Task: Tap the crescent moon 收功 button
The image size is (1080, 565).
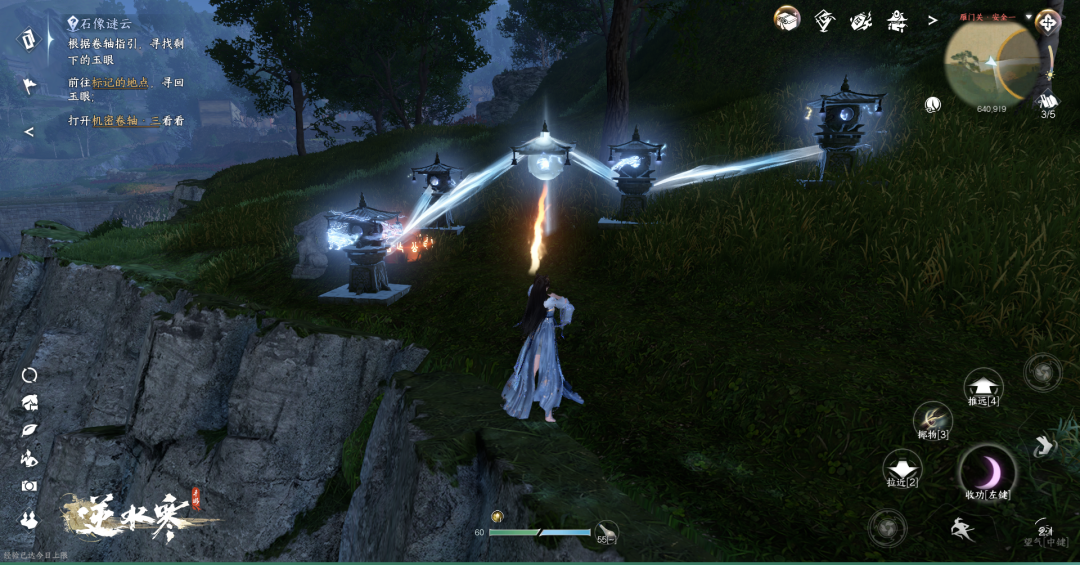Action: [987, 471]
